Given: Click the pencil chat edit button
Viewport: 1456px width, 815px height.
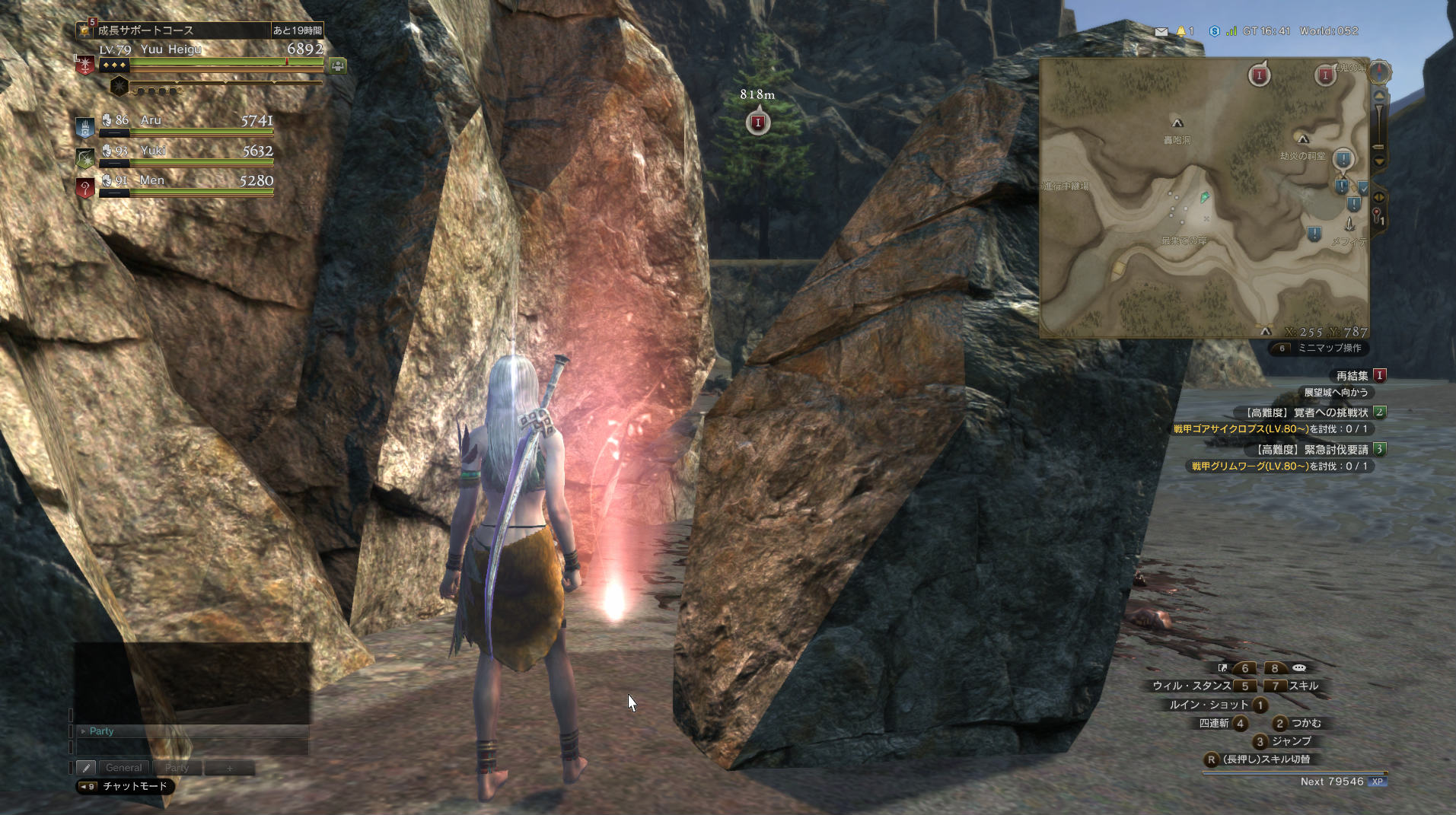Looking at the screenshot, I should (86, 768).
